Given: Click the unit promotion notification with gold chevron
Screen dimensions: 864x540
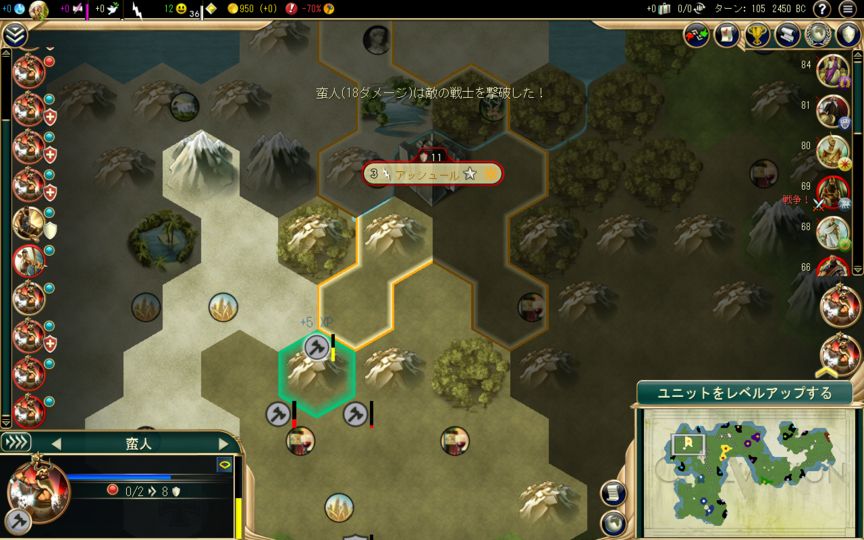Looking at the screenshot, I should coord(840,353).
